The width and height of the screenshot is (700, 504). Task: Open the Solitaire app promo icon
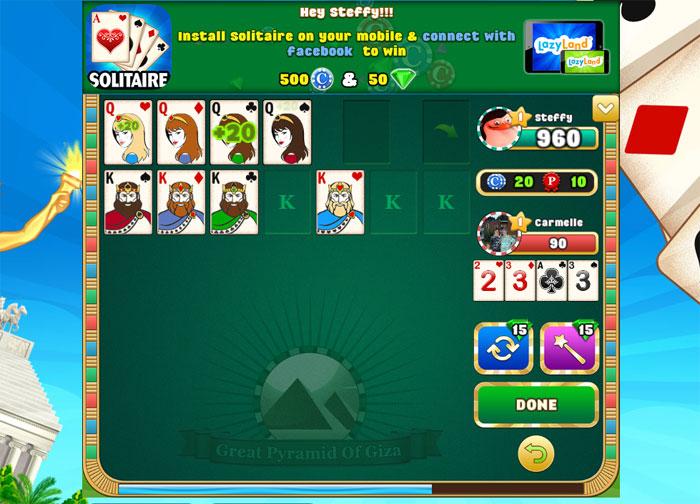pos(130,45)
